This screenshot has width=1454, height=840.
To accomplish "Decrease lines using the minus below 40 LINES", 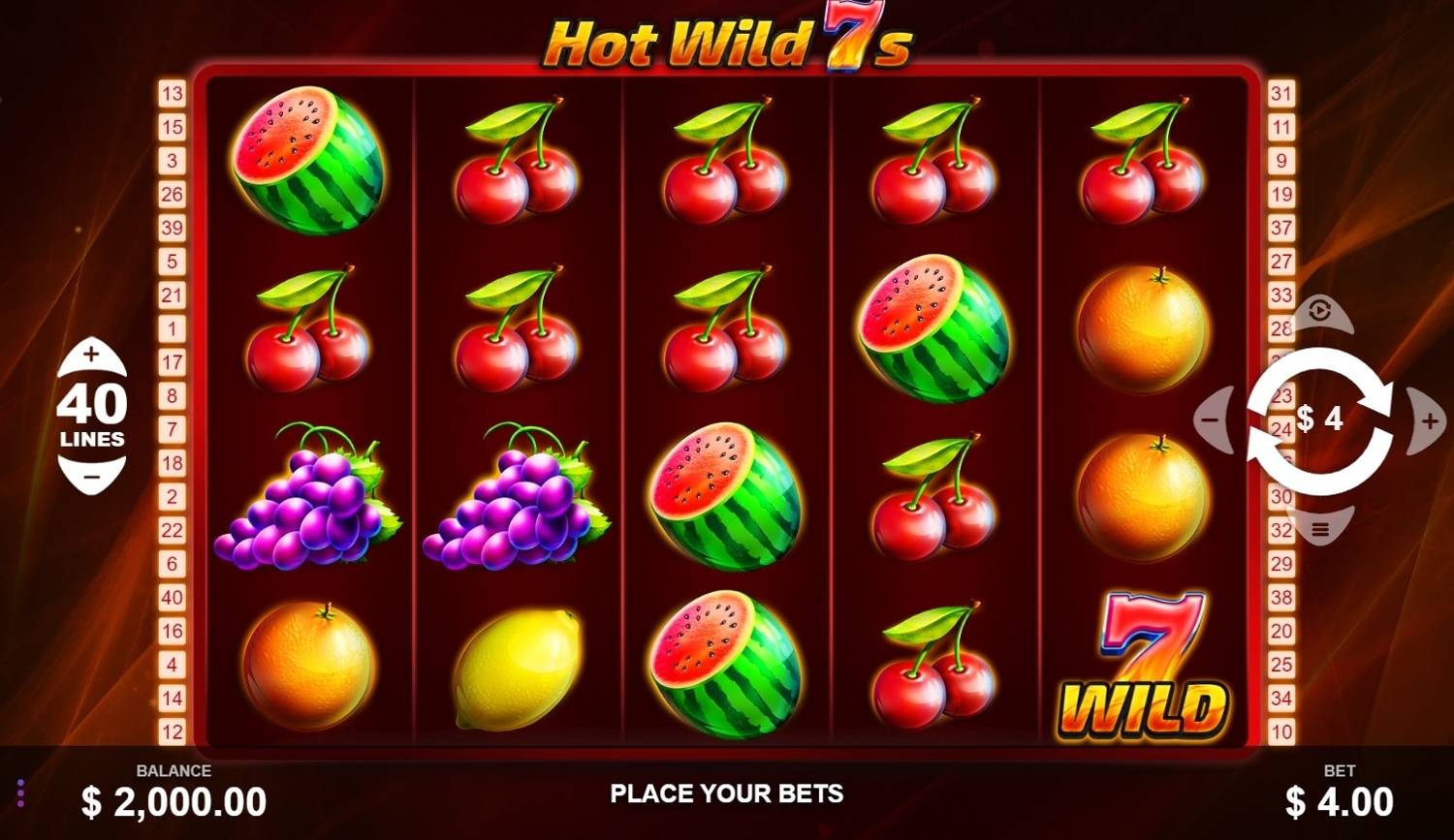I will [x=92, y=475].
